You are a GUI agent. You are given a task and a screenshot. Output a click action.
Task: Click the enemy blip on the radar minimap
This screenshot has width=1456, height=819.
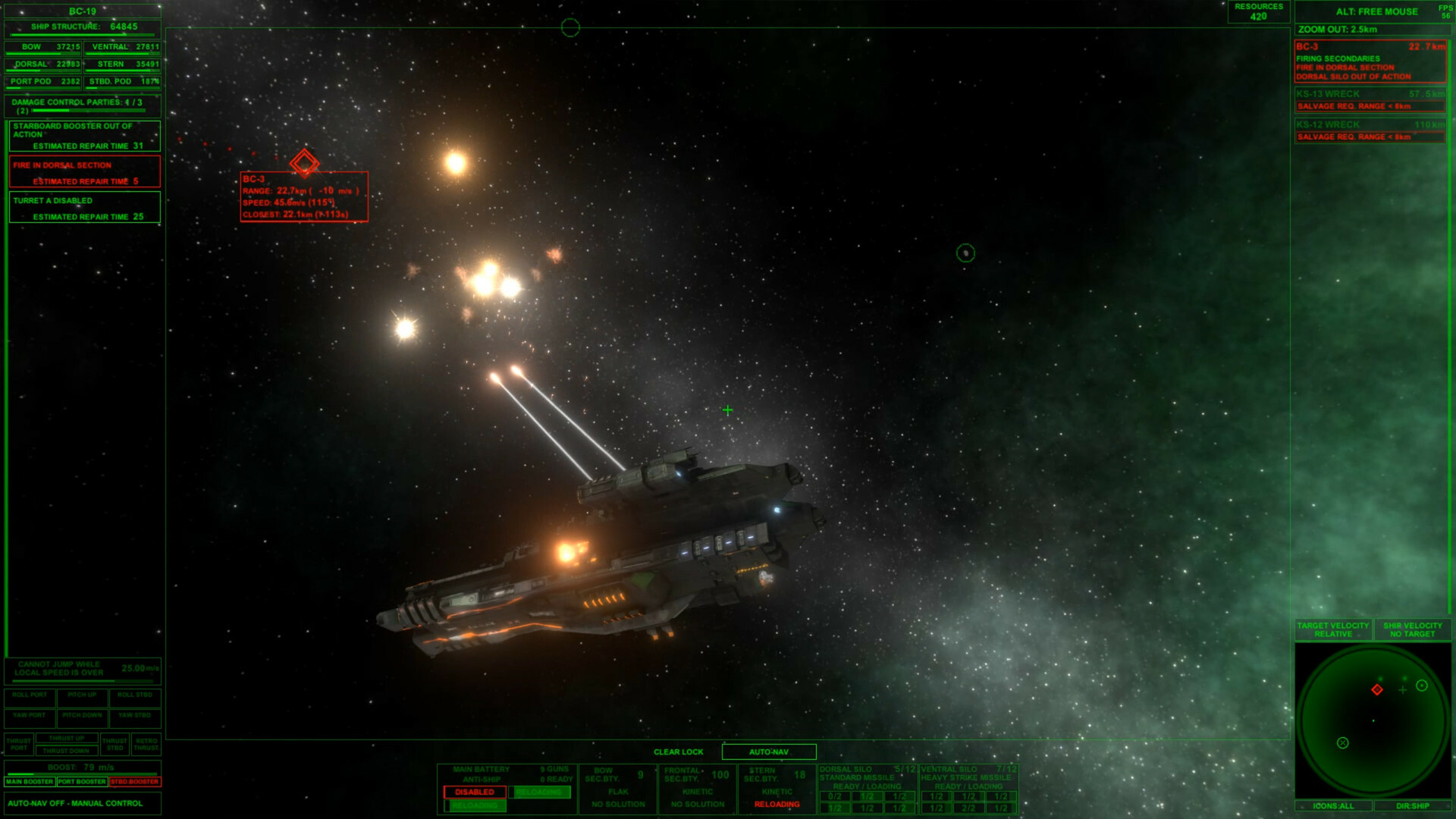[x=1379, y=689]
